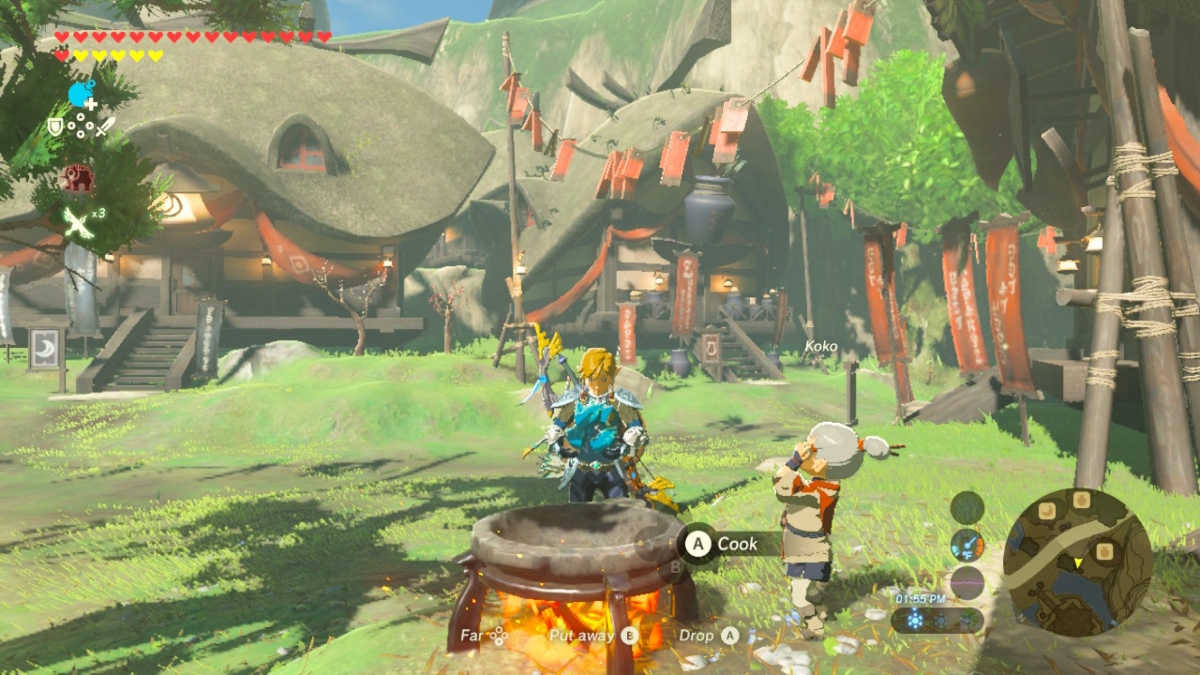The image size is (1200, 675).
Task: Click the noise level meter circle
Action: click(x=967, y=582)
